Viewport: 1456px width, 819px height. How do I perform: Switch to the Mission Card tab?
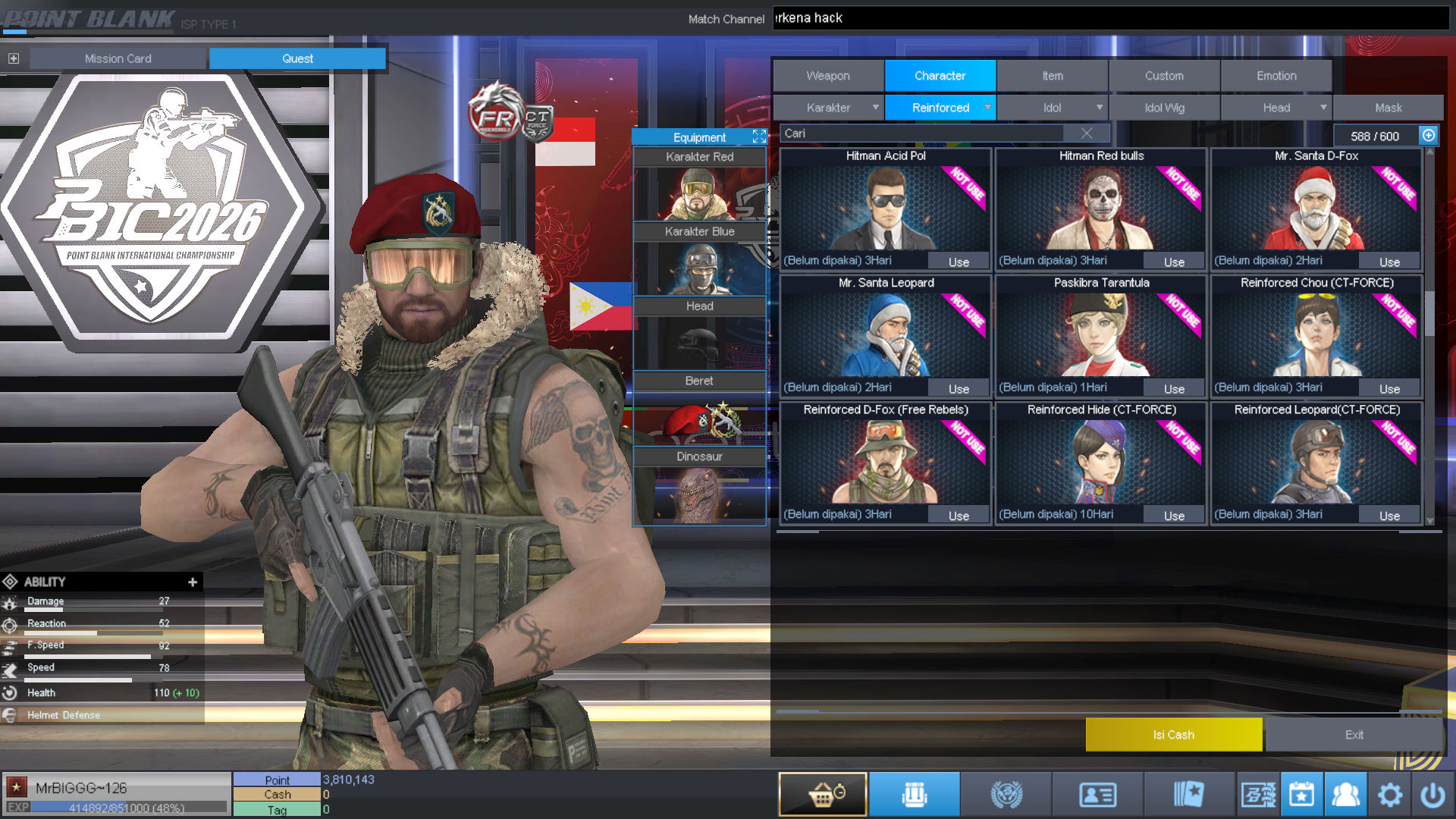[118, 58]
